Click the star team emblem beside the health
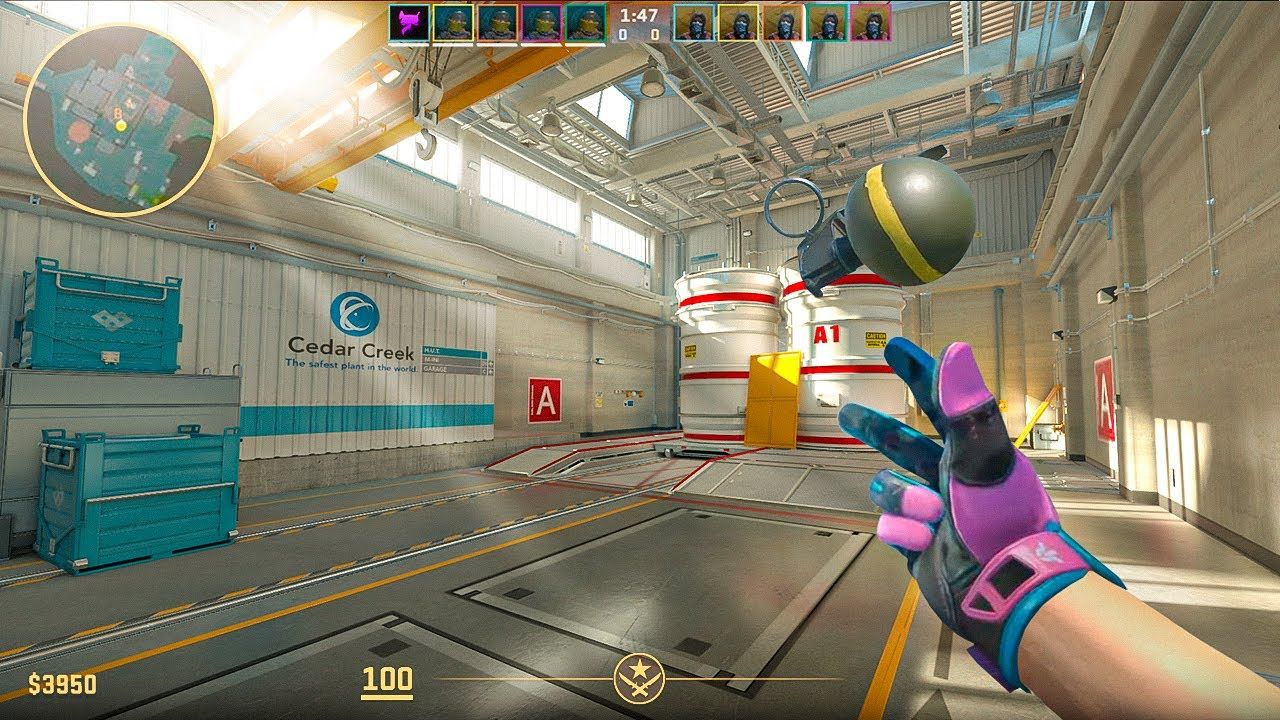 [x=638, y=680]
